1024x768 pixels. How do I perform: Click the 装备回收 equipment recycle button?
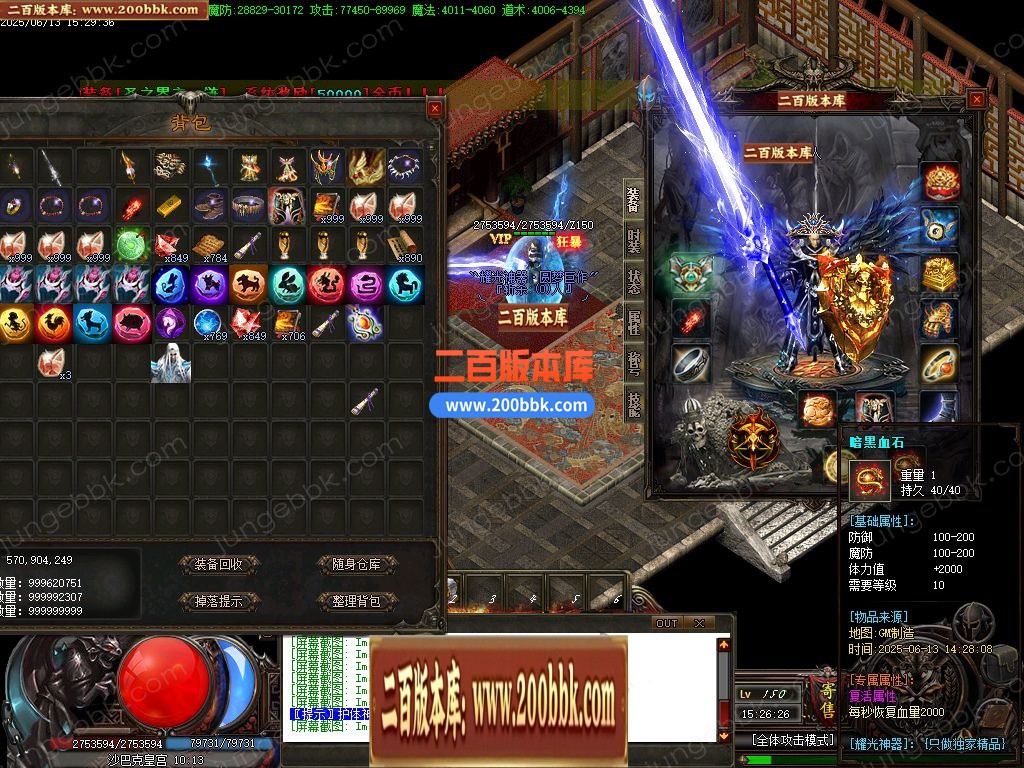pyautogui.click(x=218, y=565)
